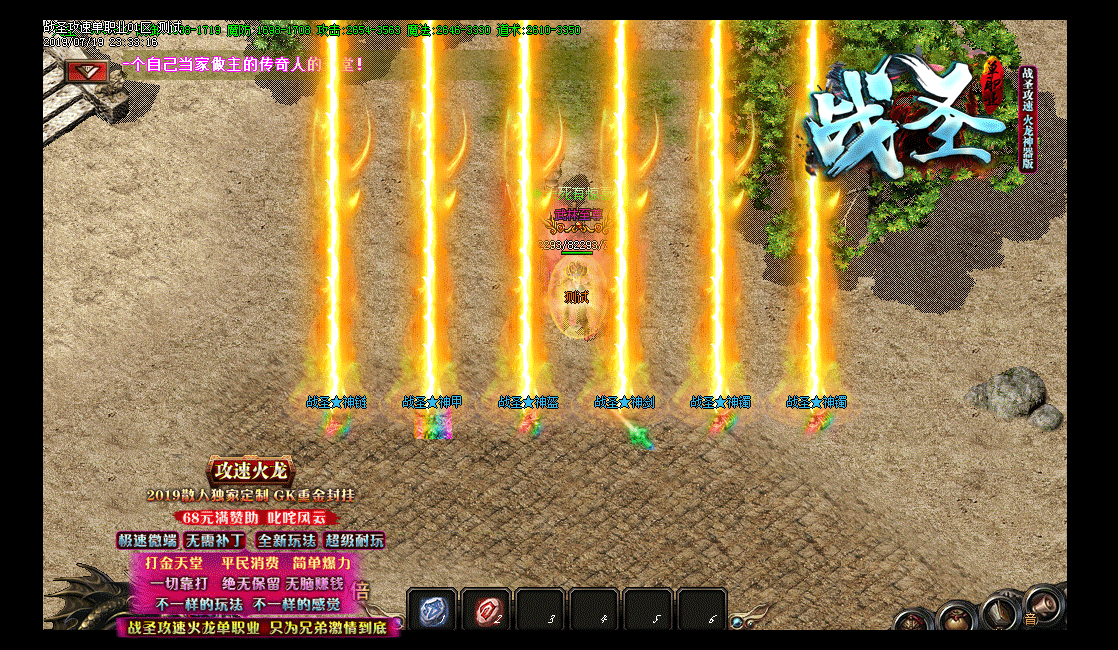Open the red round icon left of the pouch

(911, 622)
